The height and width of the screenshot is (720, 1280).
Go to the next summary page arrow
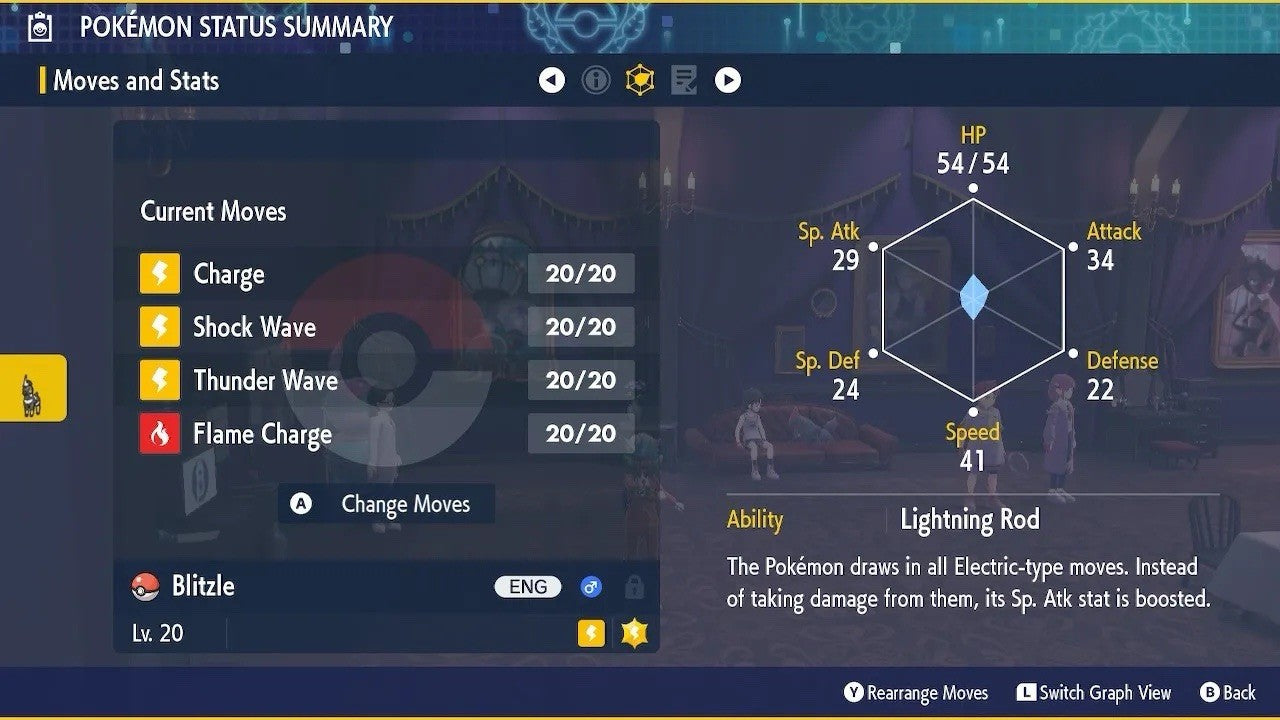click(x=728, y=80)
